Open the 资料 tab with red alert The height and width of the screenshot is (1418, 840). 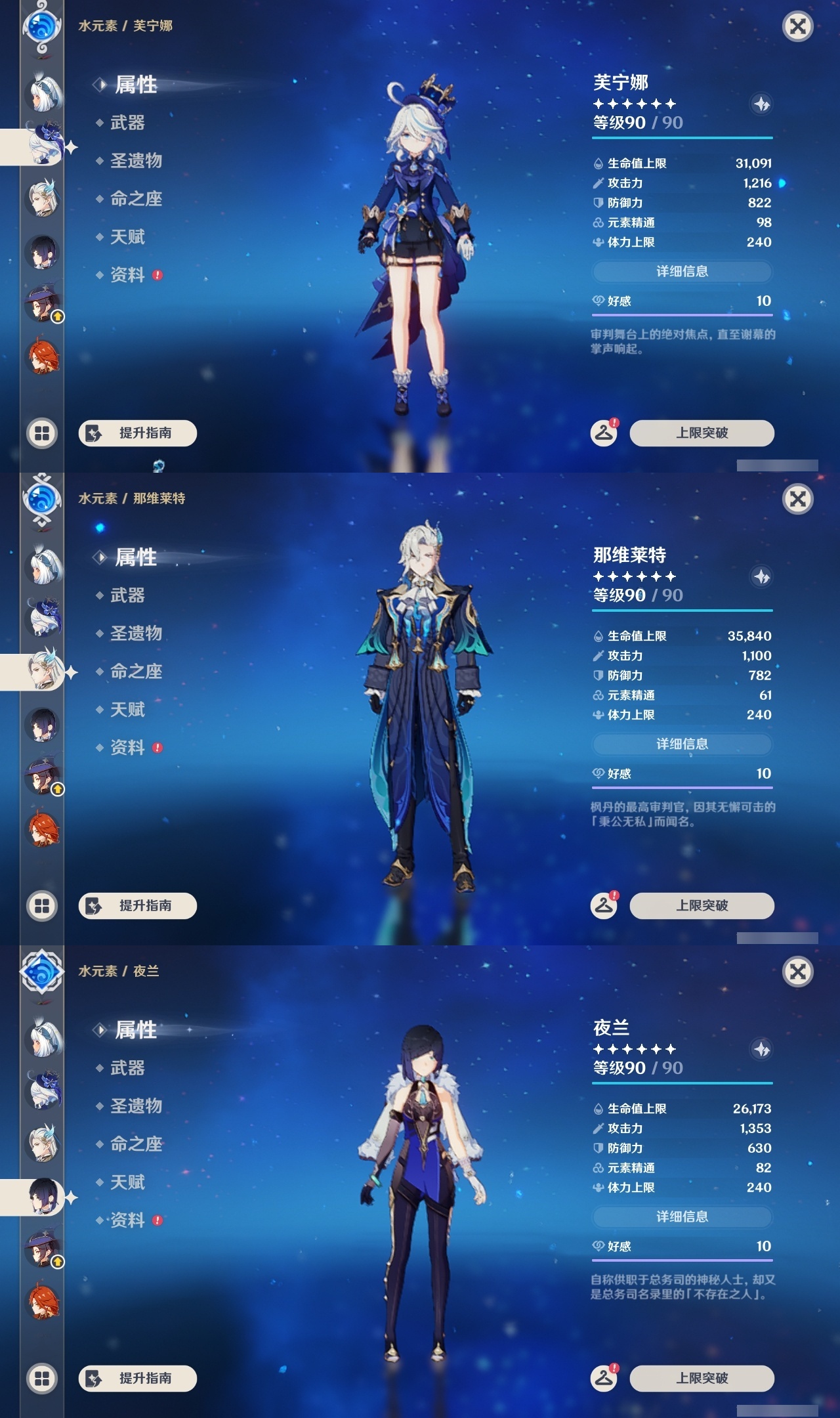[x=129, y=276]
